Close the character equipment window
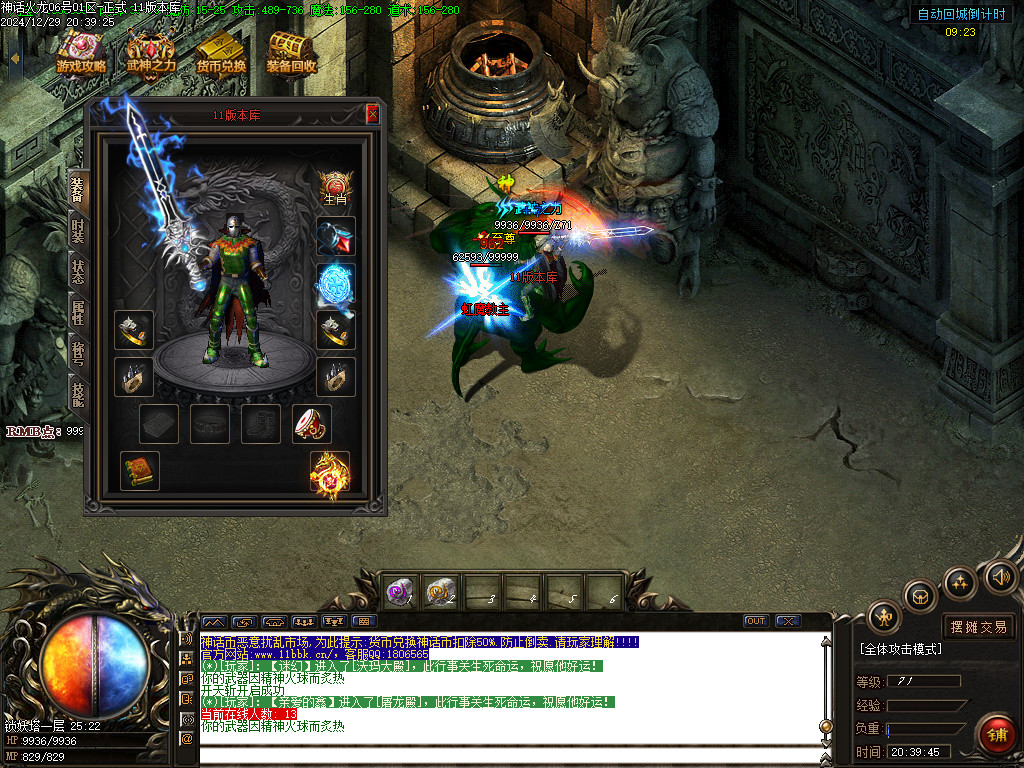Viewport: 1024px width, 768px height. pyautogui.click(x=373, y=114)
